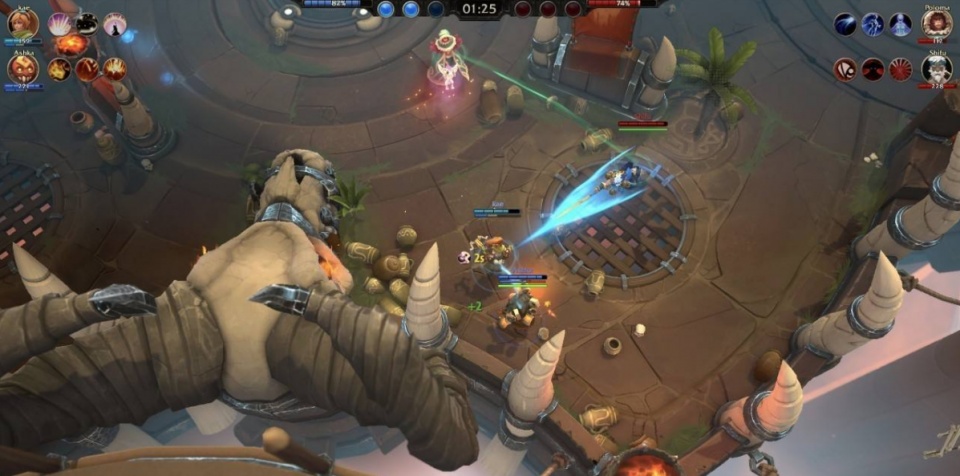960x476 pixels.
Task: Select the blonde ally hero portrait
Action: click(x=22, y=23)
